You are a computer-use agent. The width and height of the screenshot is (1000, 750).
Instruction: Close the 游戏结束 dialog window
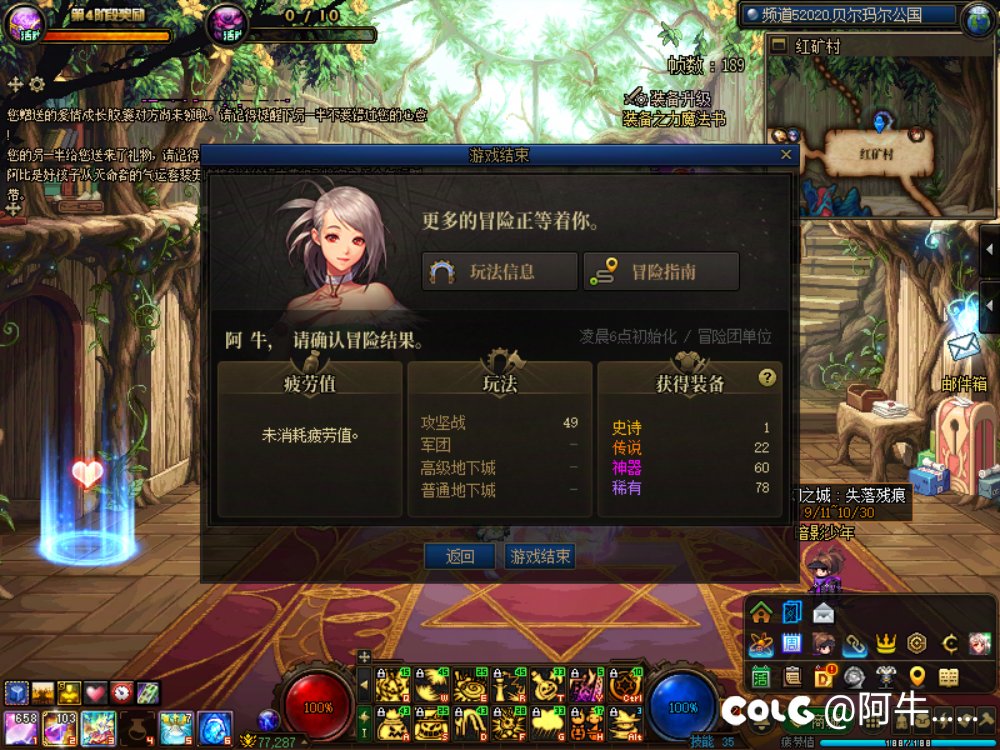point(786,155)
